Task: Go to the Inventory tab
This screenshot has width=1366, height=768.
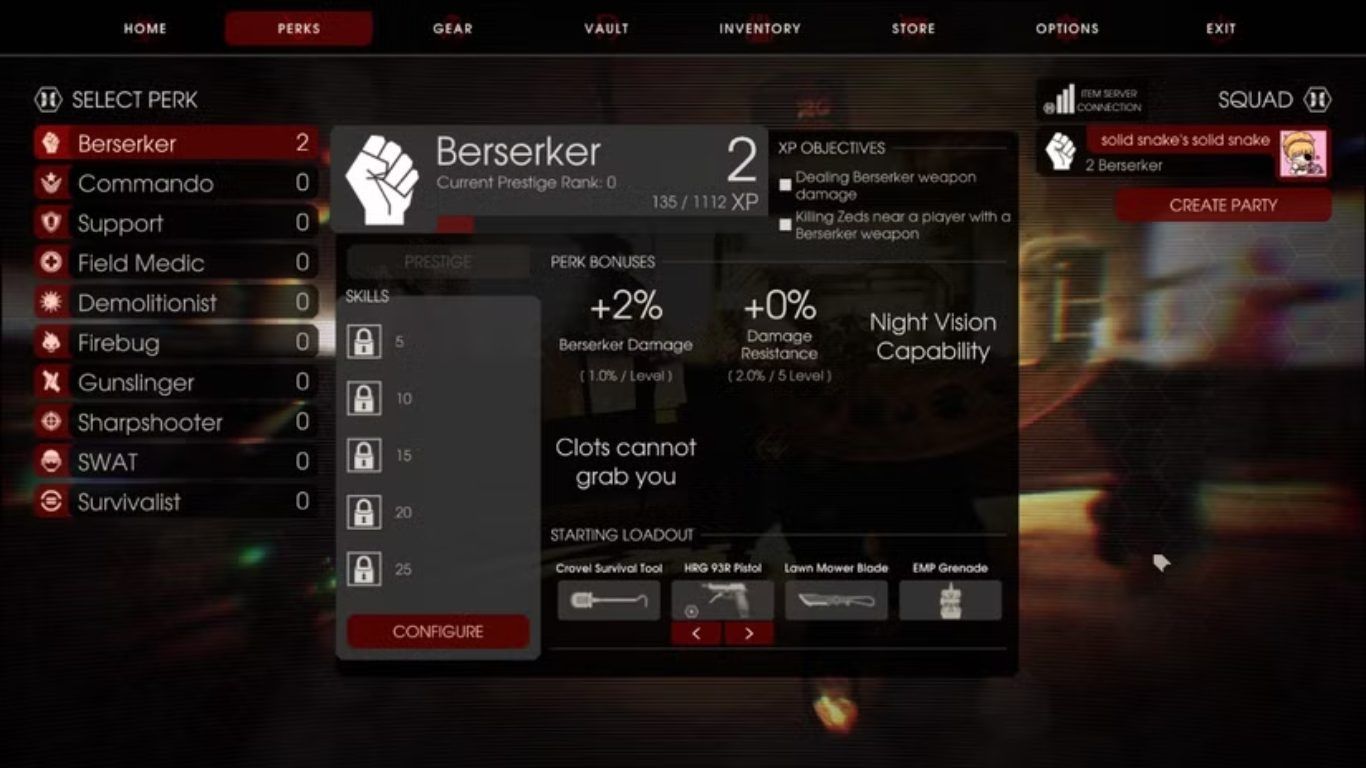Action: [760, 29]
